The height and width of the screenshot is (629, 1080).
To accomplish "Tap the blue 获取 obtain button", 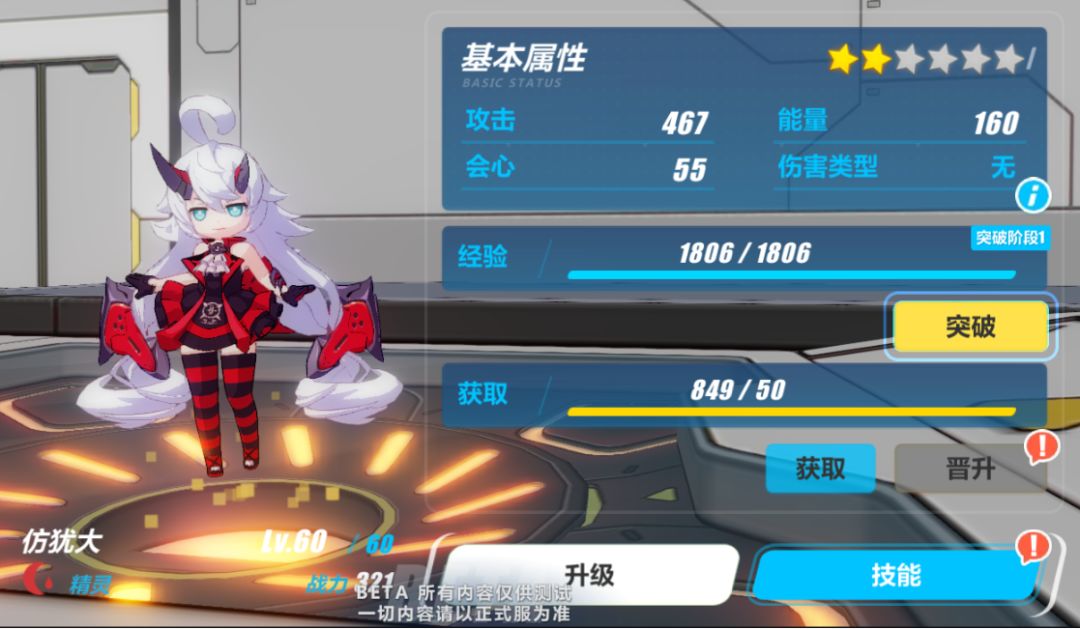I will (x=820, y=468).
